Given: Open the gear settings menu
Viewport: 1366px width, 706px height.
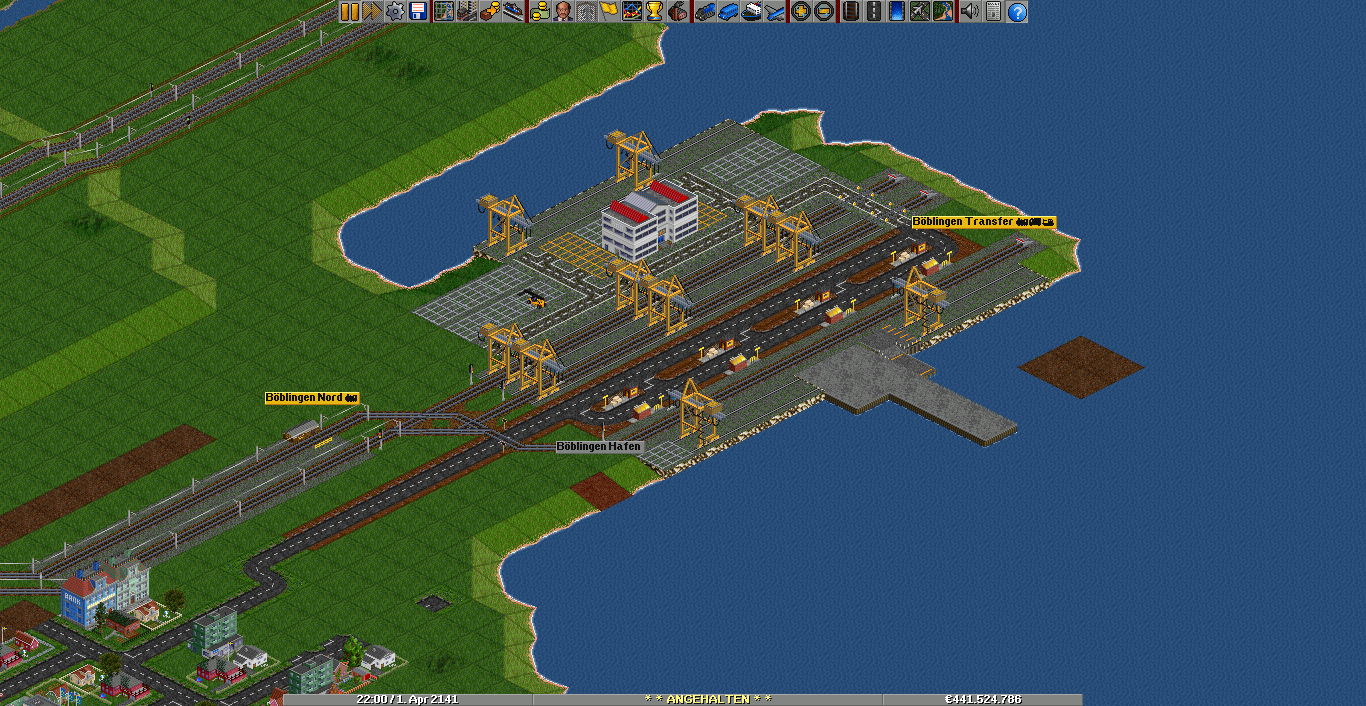Looking at the screenshot, I should 395,12.
